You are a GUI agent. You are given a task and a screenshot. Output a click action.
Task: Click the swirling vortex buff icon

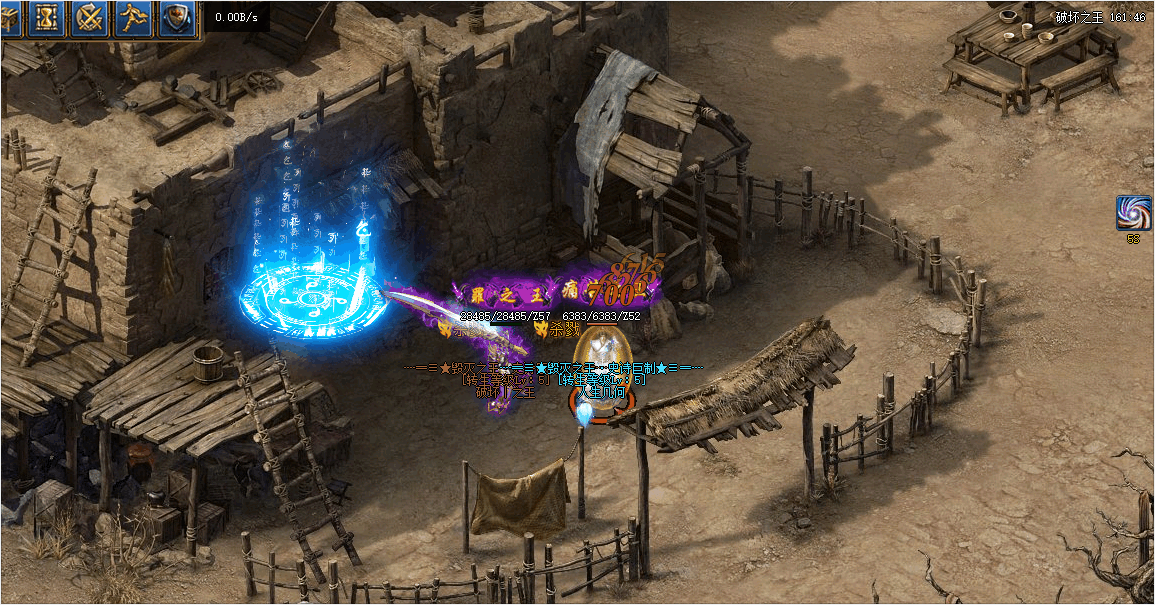(x=1133, y=214)
